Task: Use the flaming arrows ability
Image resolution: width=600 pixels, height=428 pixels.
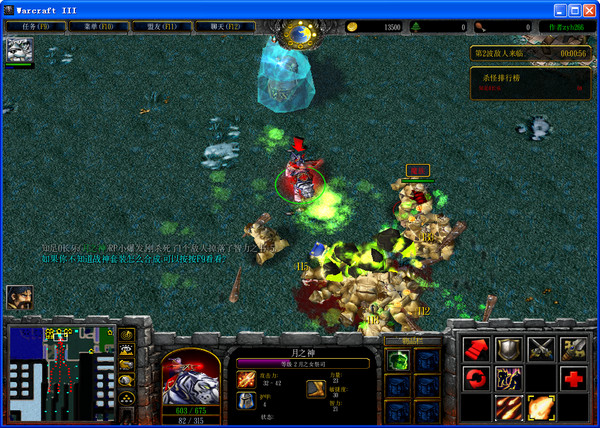Action: point(508,407)
